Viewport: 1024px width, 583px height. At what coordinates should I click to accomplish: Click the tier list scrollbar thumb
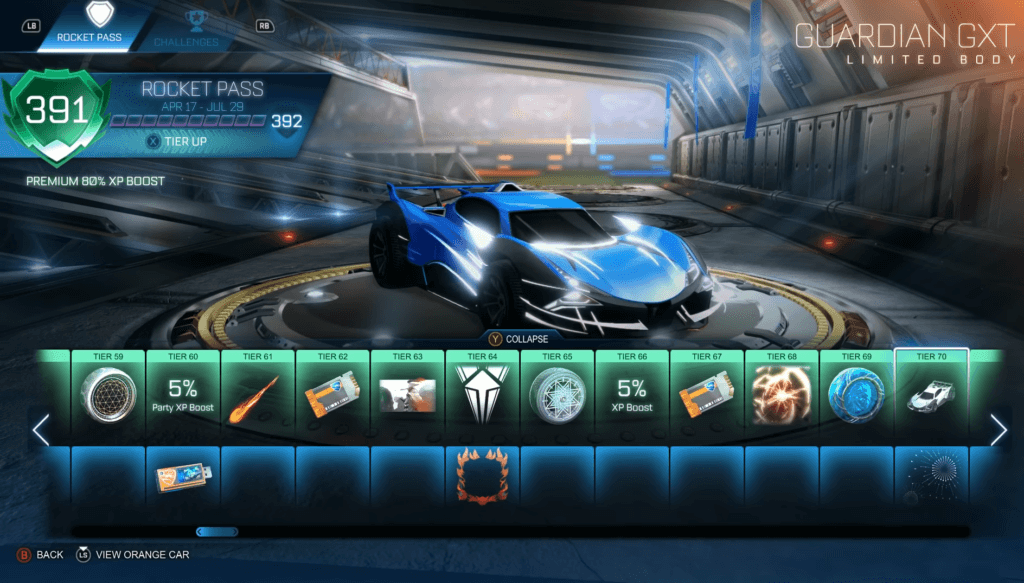217,532
